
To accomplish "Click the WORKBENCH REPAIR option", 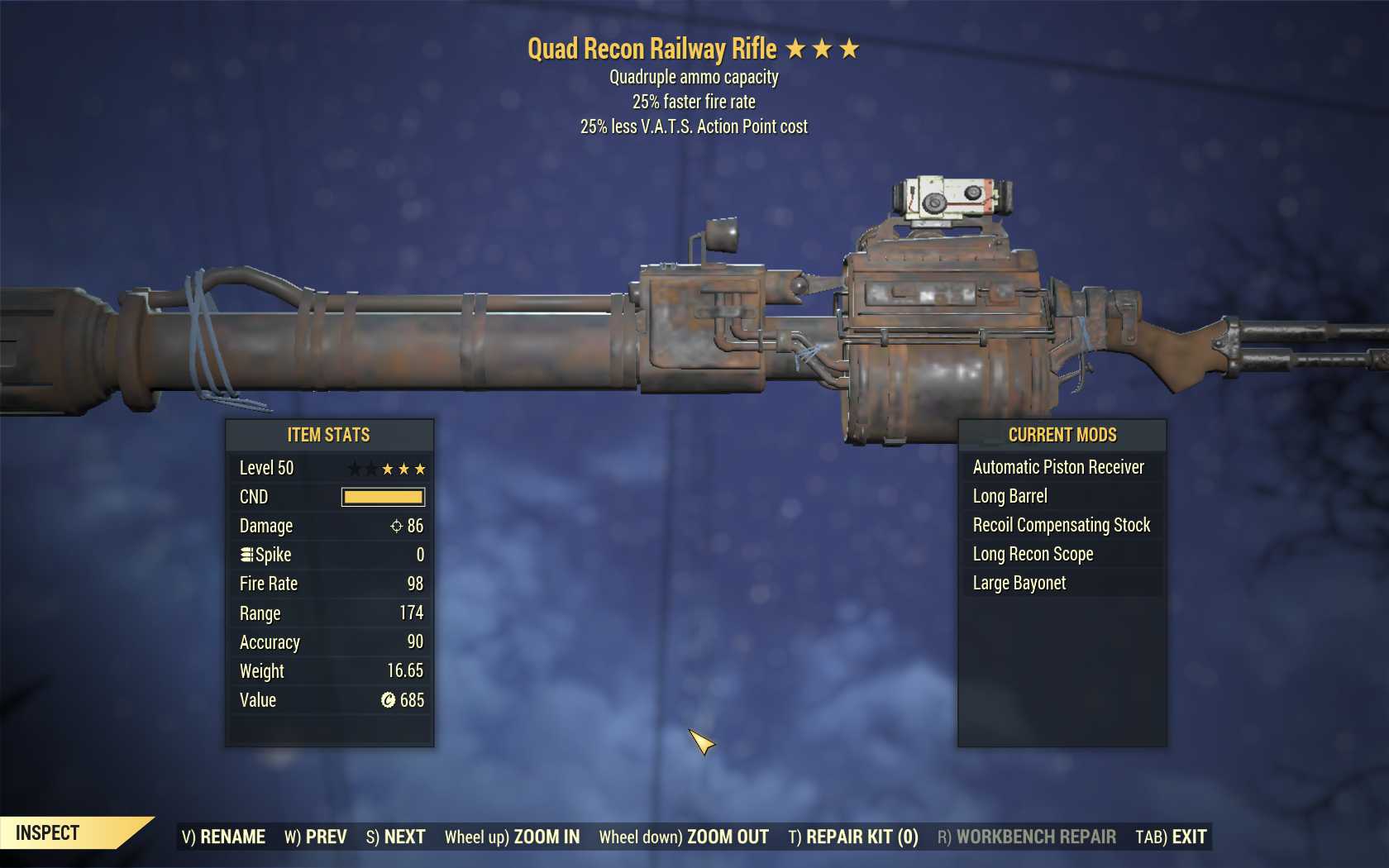I will pyautogui.click(x=1026, y=837).
